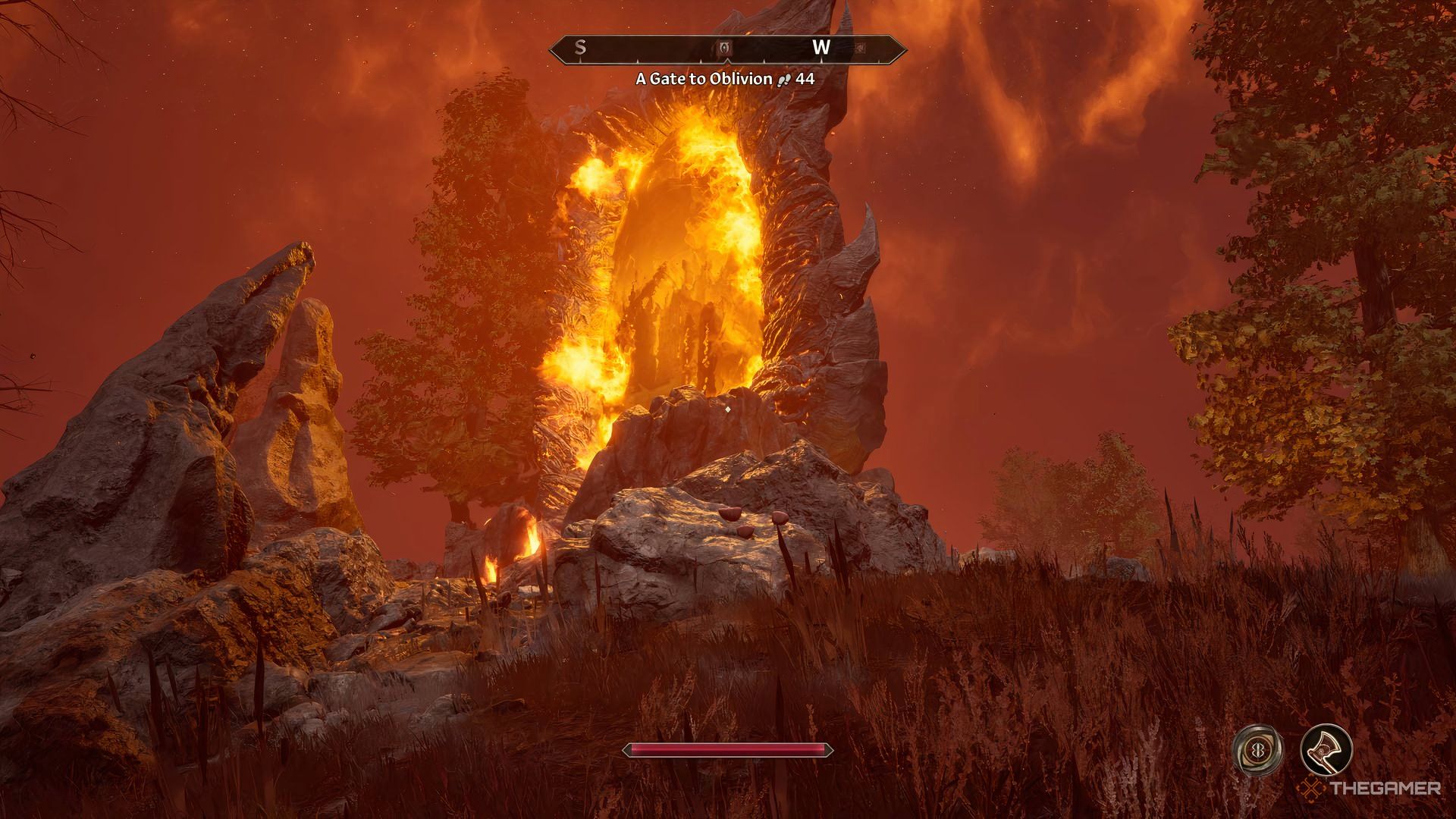Click the faint marker near the compass's right end
Viewport: 1456px width, 819px height.
[861, 48]
